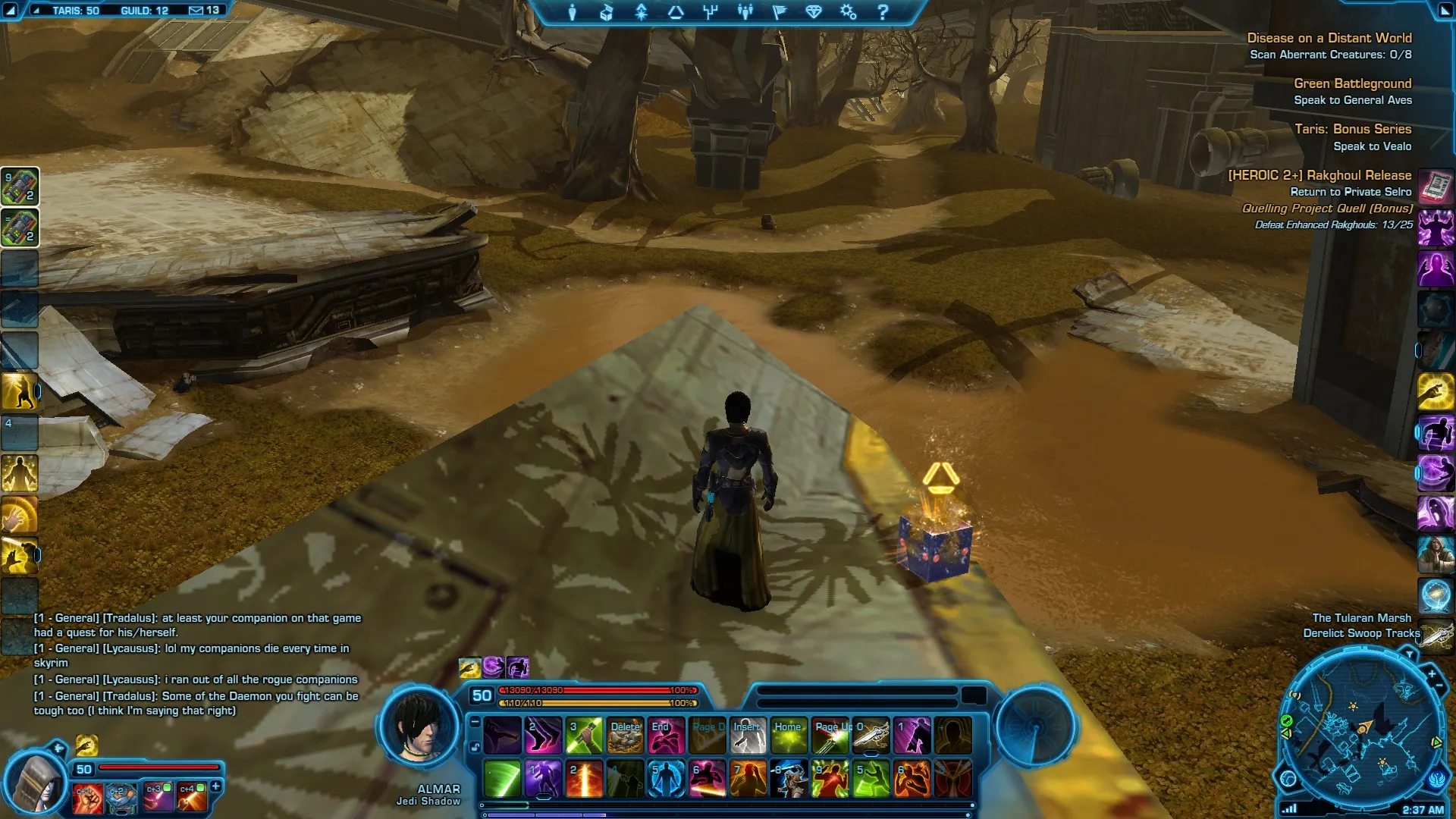Click the minimap's zoom-in plus button

1432,673
